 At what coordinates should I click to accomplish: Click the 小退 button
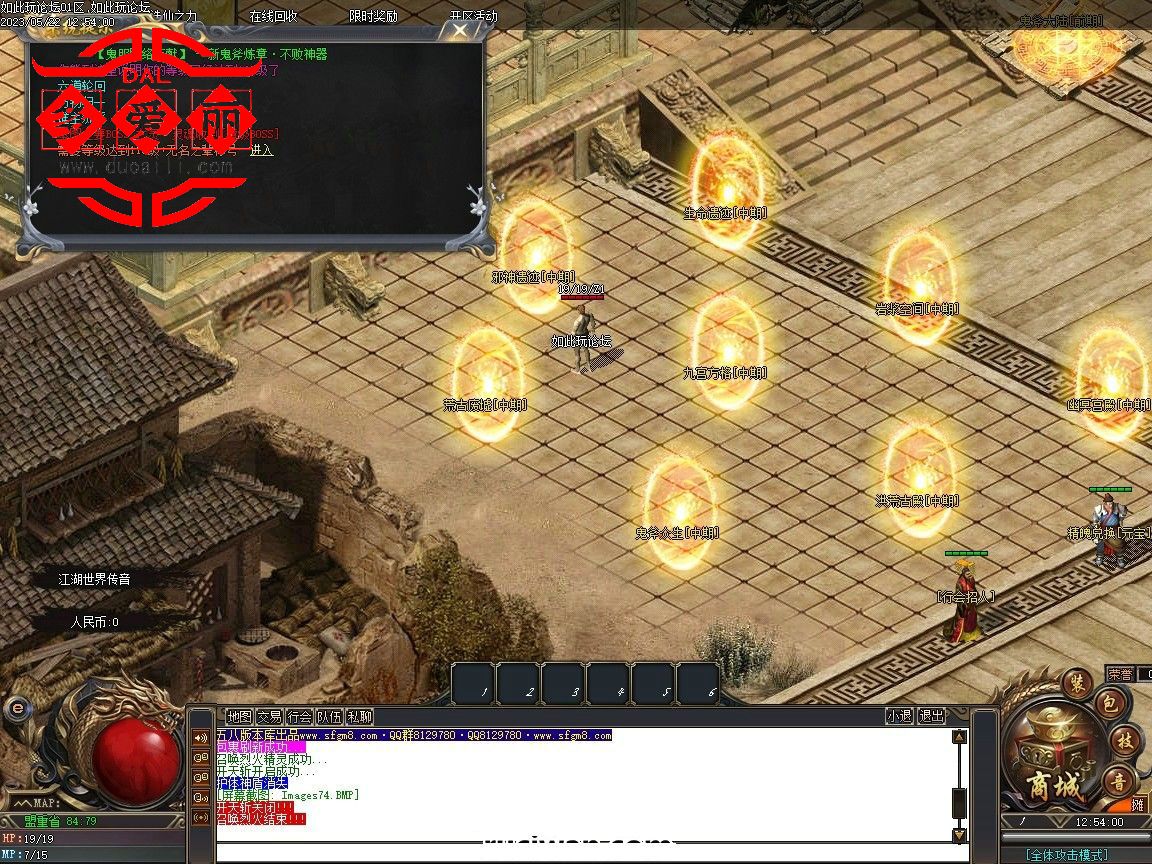click(899, 716)
